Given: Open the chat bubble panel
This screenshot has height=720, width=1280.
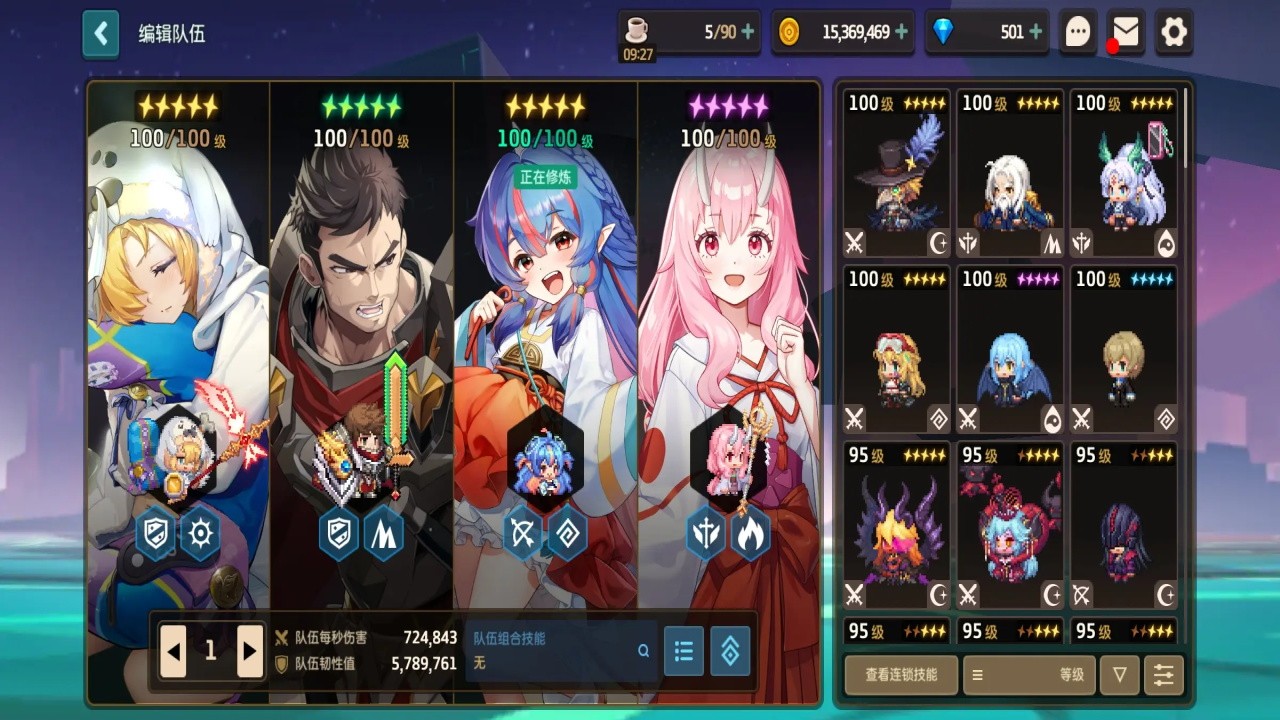Looking at the screenshot, I should click(1077, 31).
